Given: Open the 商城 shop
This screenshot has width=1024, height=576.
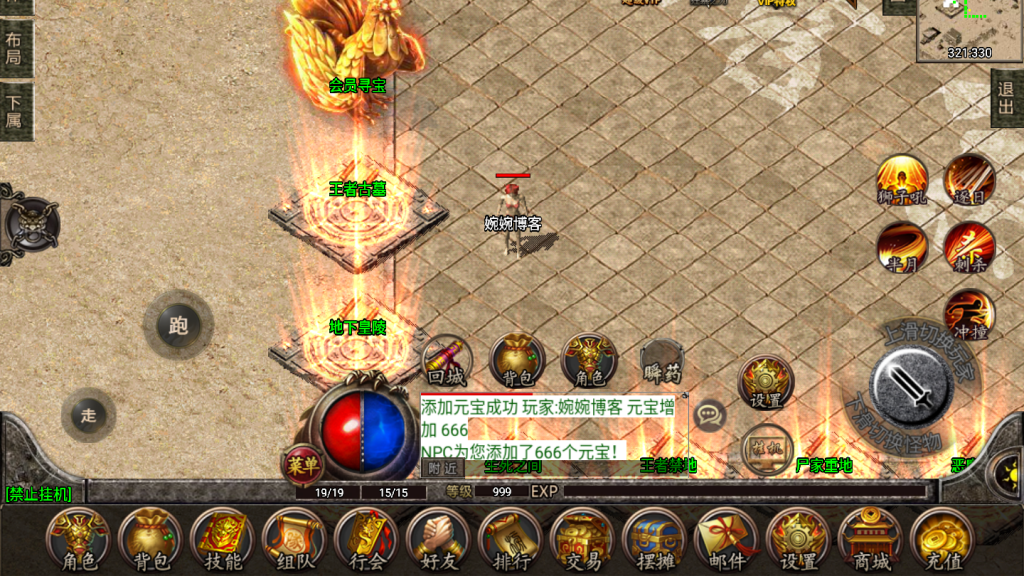Looking at the screenshot, I should coord(868,539).
